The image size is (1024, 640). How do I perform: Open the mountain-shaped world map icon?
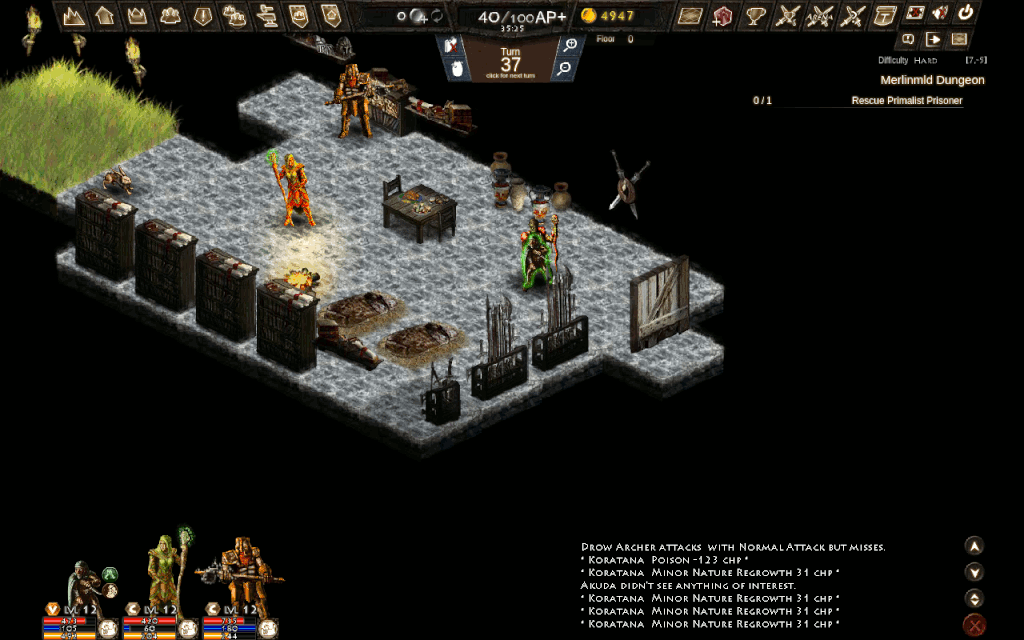click(73, 15)
